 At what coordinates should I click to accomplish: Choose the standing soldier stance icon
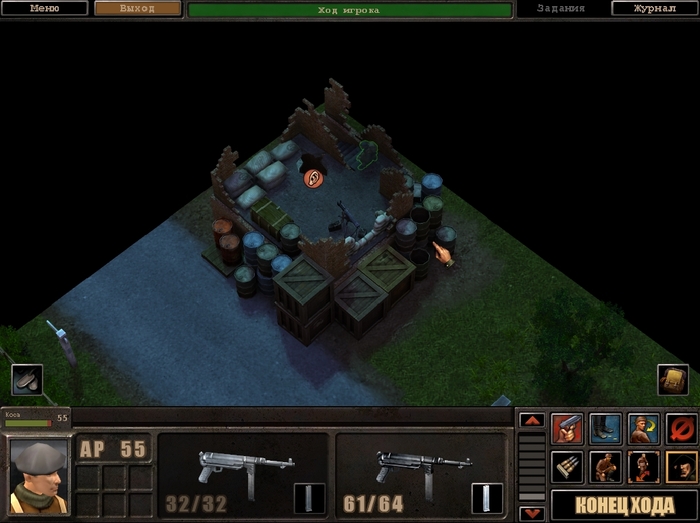coord(643,466)
